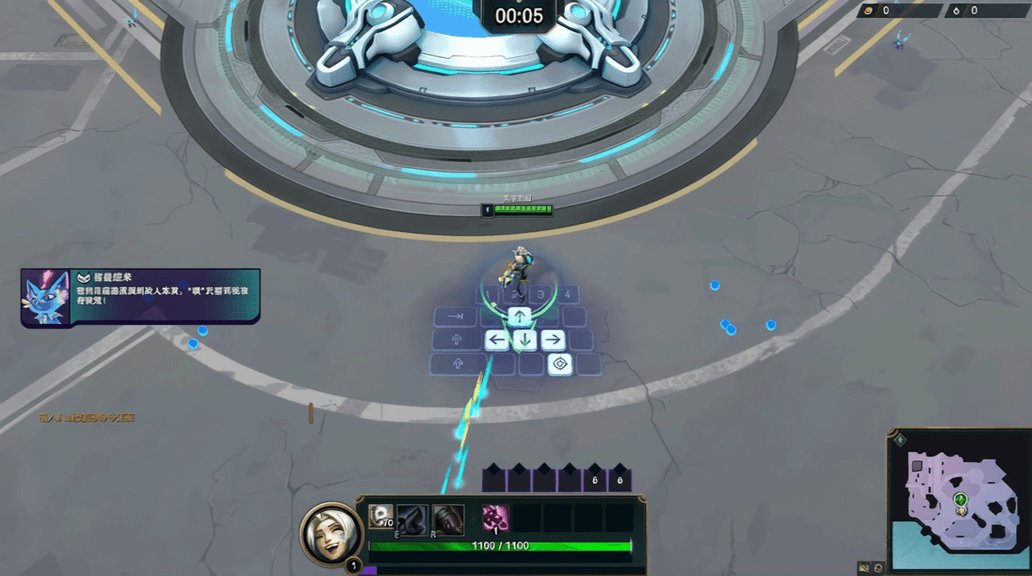The width and height of the screenshot is (1032, 576).
Task: Select the green objective marker on minimap
Action: tap(960, 498)
